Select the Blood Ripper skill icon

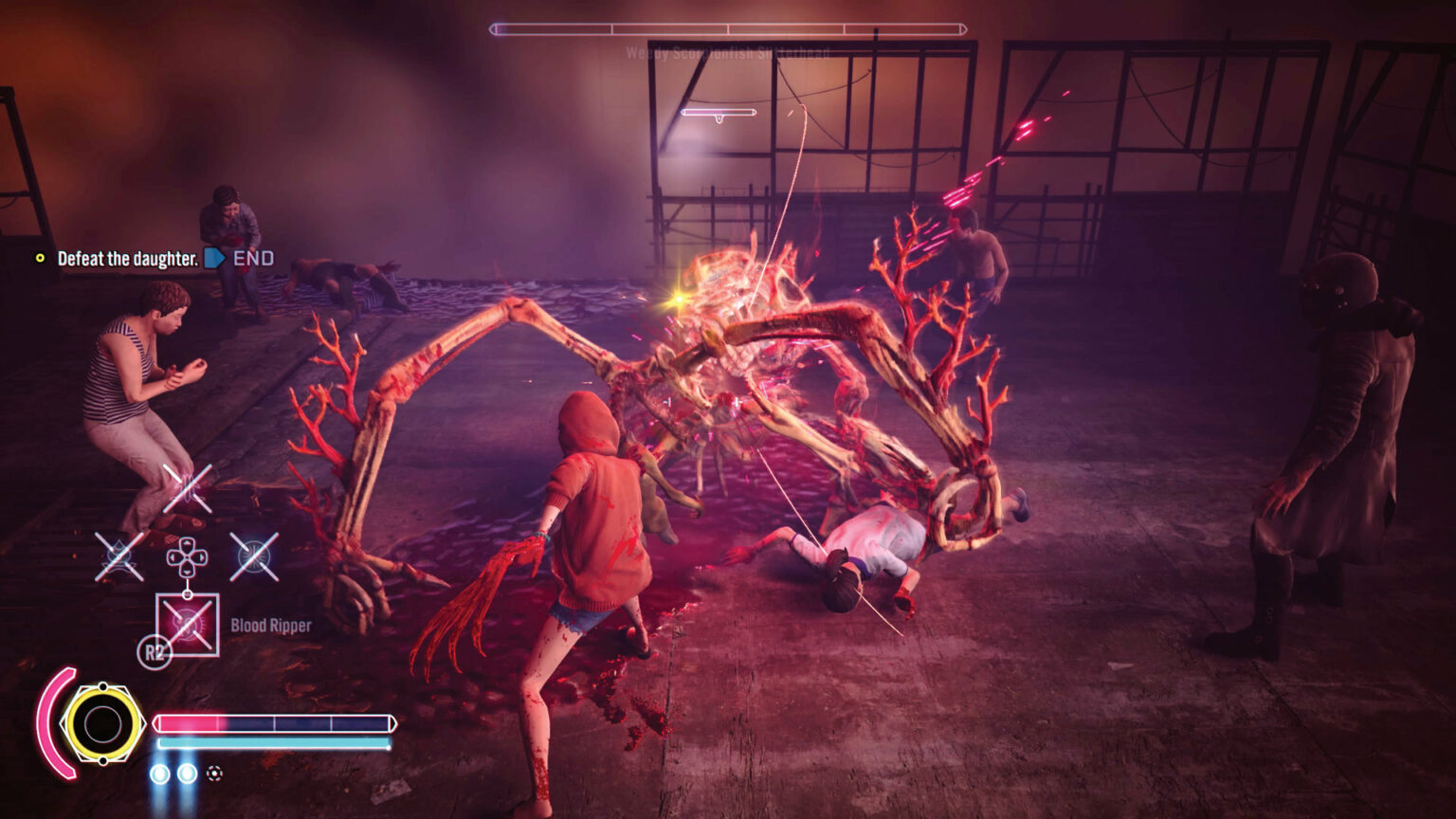point(188,624)
